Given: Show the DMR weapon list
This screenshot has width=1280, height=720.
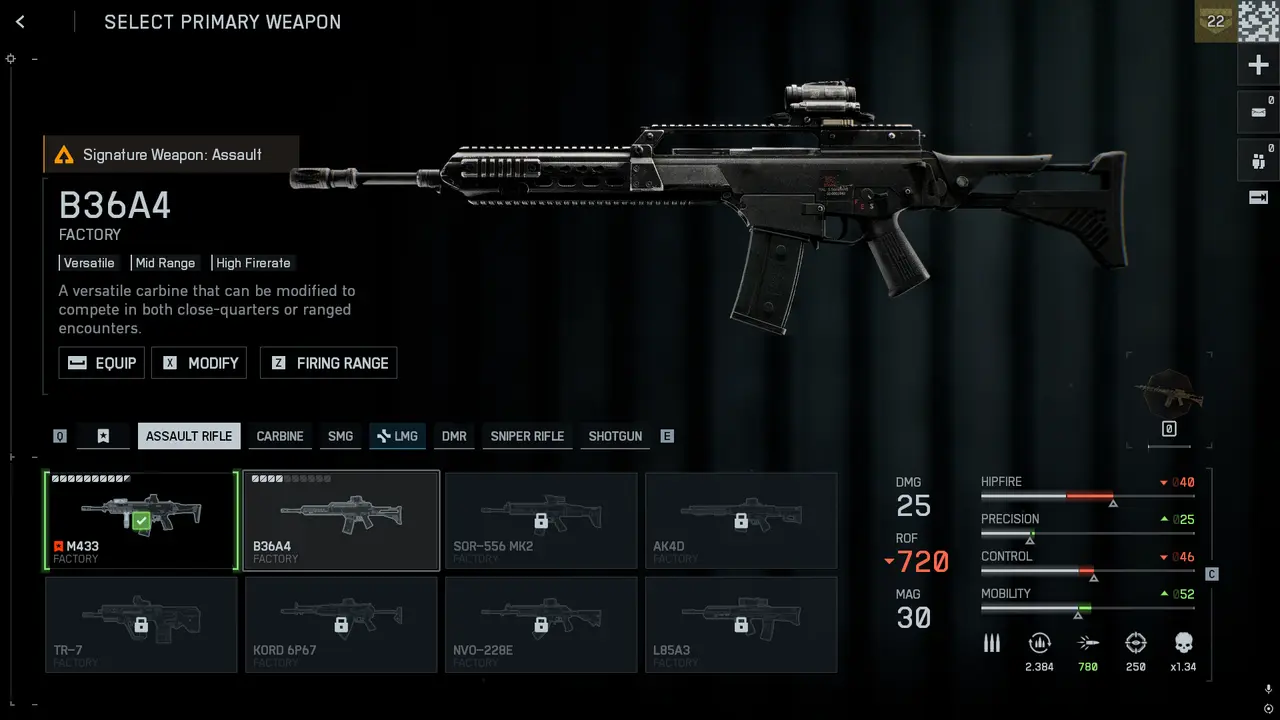Looking at the screenshot, I should (454, 436).
